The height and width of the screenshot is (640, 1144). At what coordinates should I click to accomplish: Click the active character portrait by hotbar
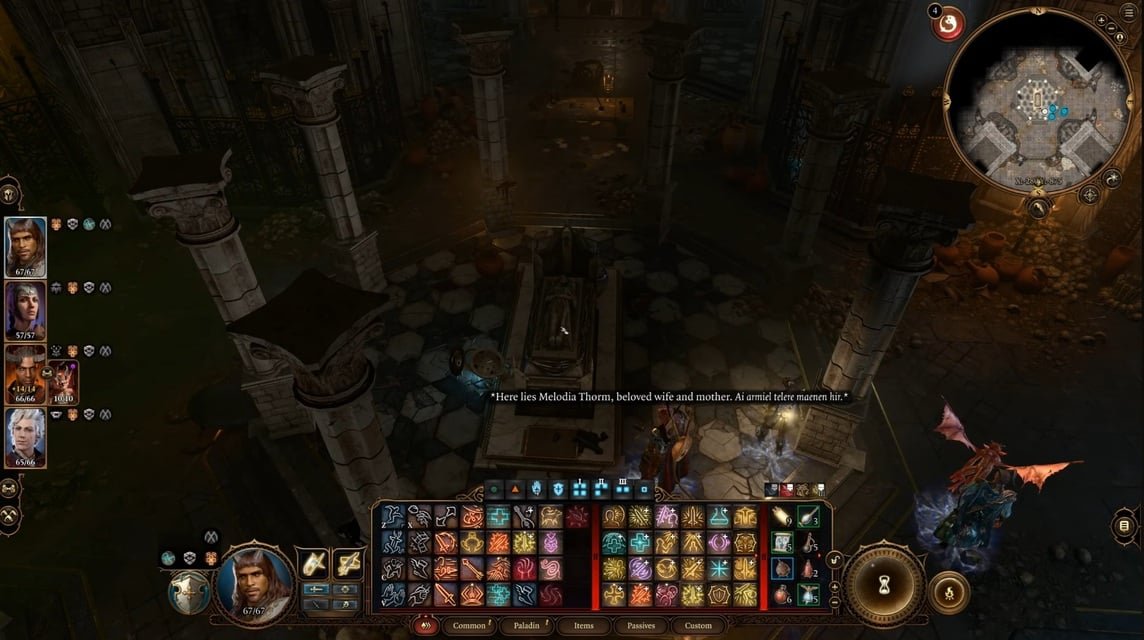point(256,579)
